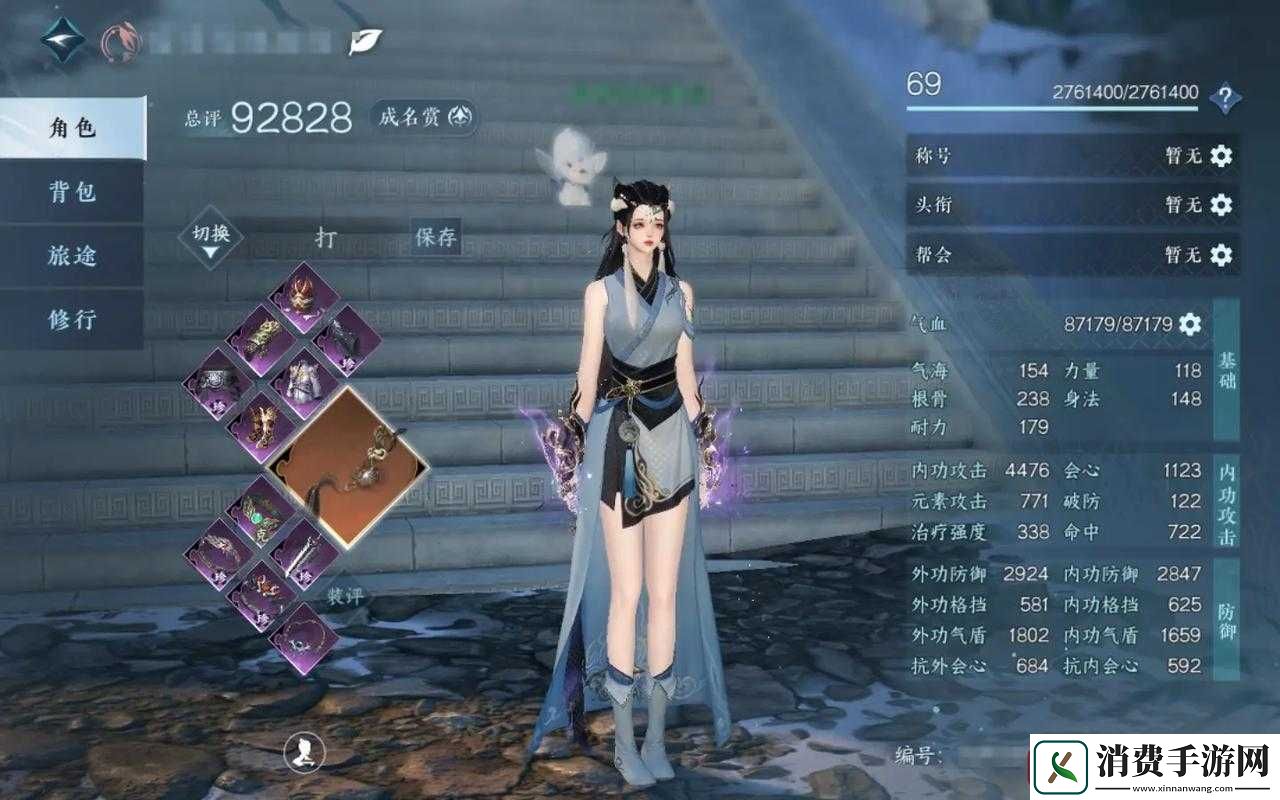Open the 装评 gear score button
The width and height of the screenshot is (1280, 800).
[x=345, y=594]
